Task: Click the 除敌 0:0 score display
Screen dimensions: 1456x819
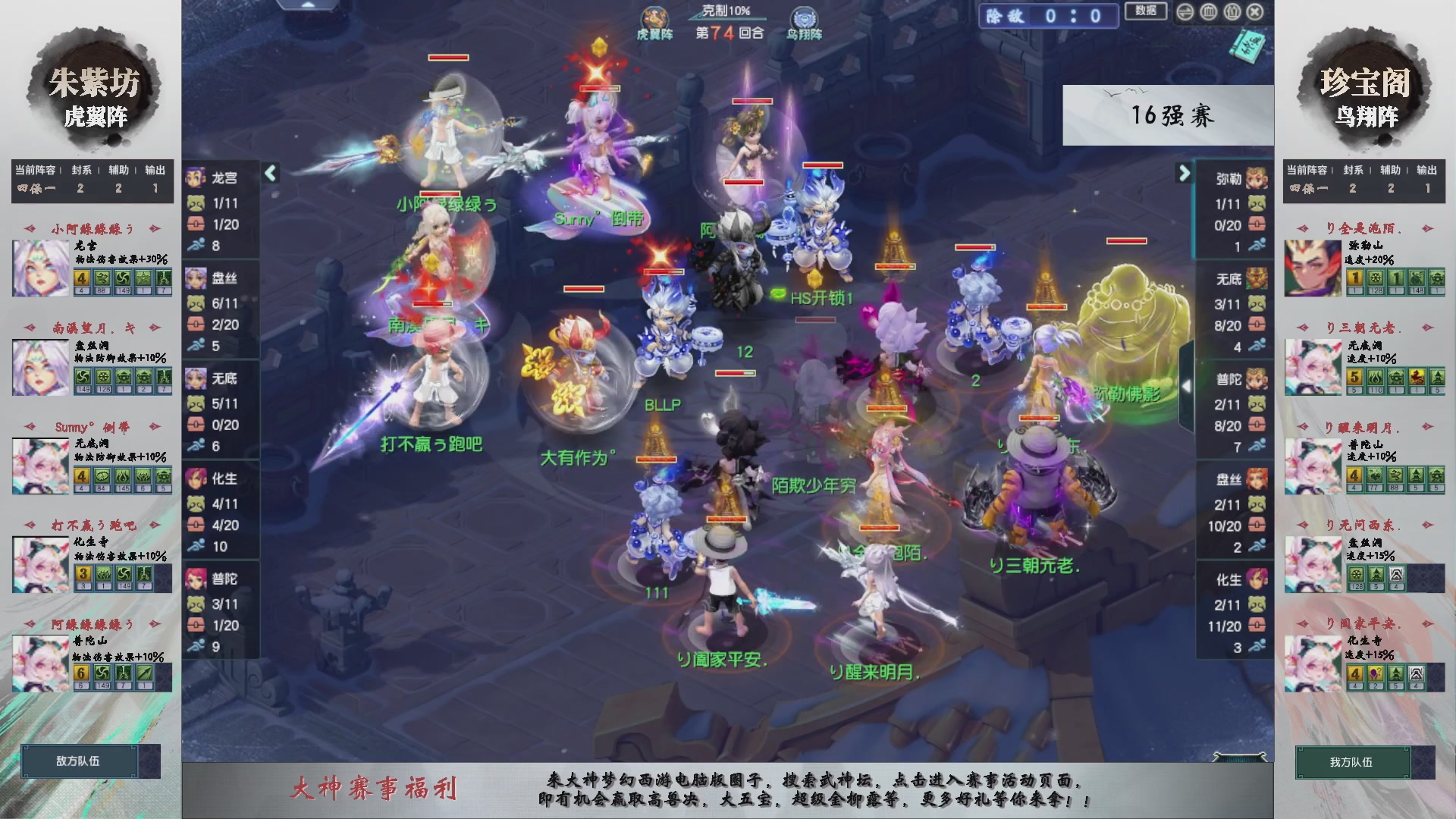Action: 1049,17
